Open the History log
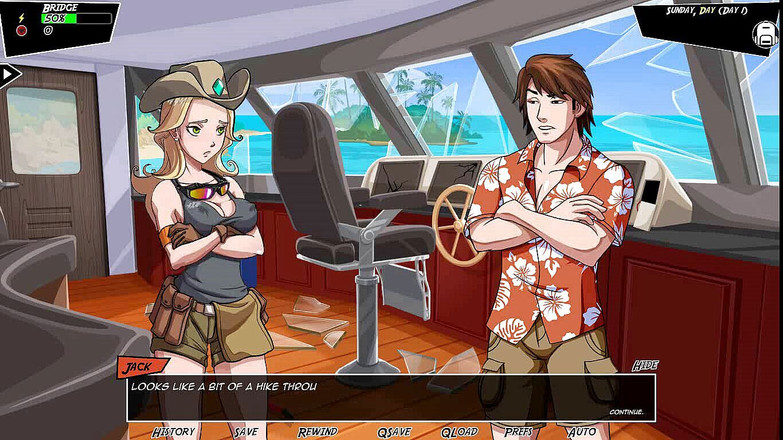 [x=173, y=431]
